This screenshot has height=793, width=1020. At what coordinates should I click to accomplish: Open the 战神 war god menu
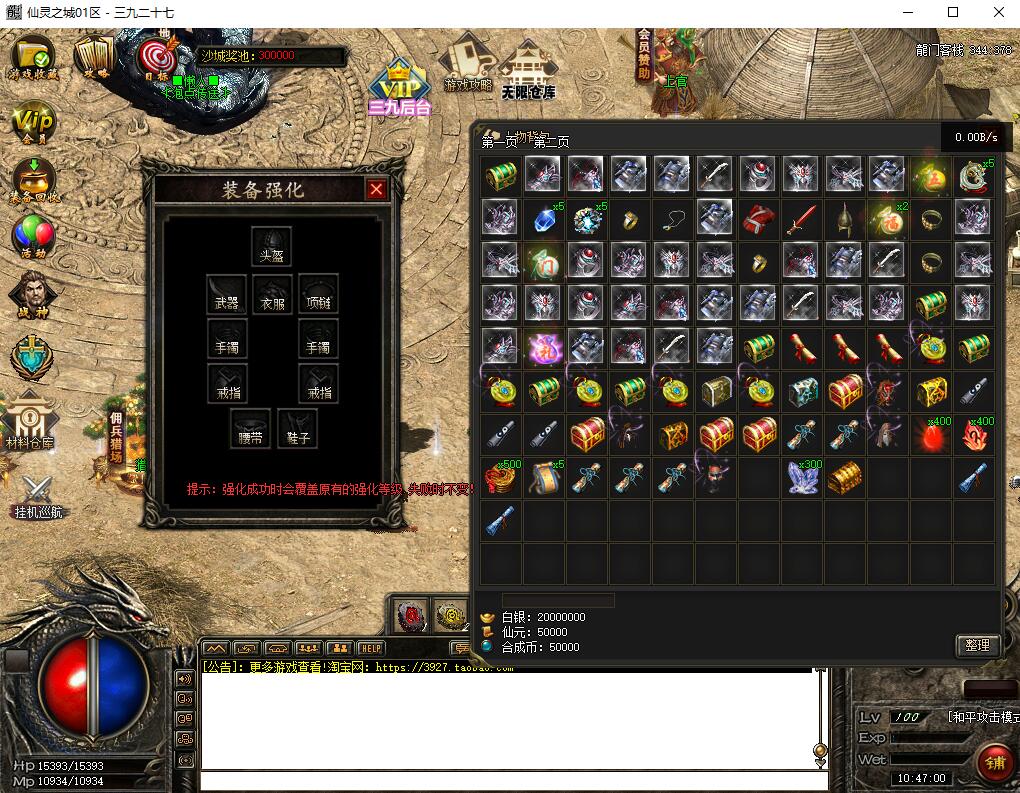(30, 296)
